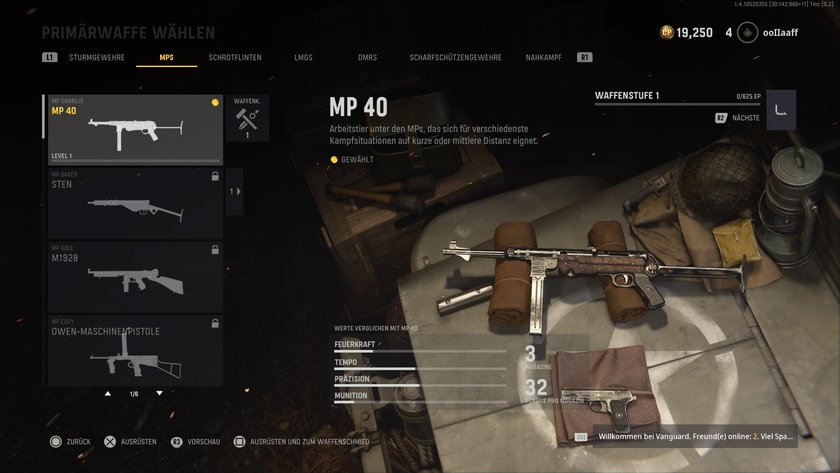Open the Nahkampf tab
Image resolution: width=840 pixels, height=473 pixels.
tap(546, 58)
